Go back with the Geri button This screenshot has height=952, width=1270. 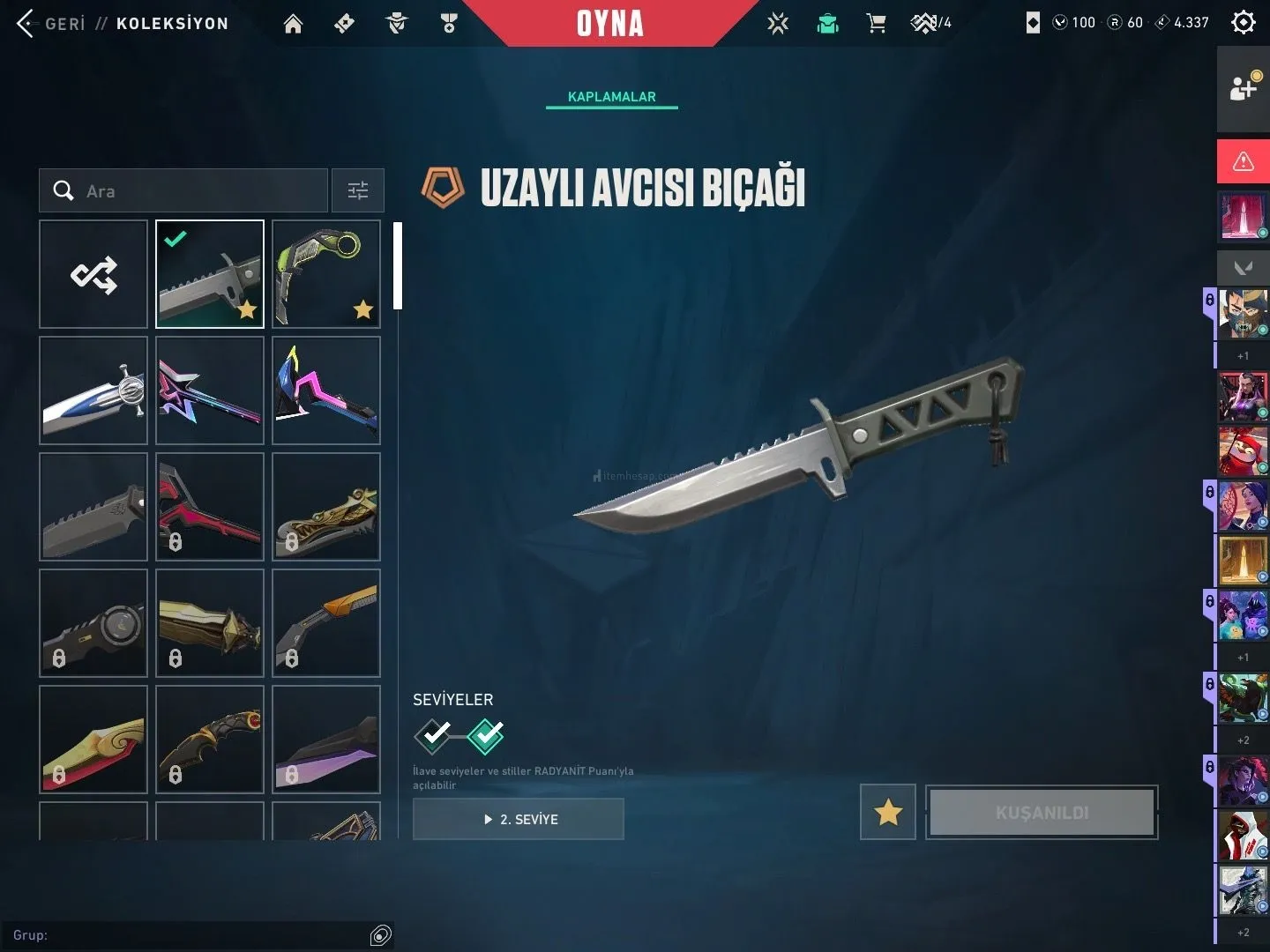click(x=51, y=23)
